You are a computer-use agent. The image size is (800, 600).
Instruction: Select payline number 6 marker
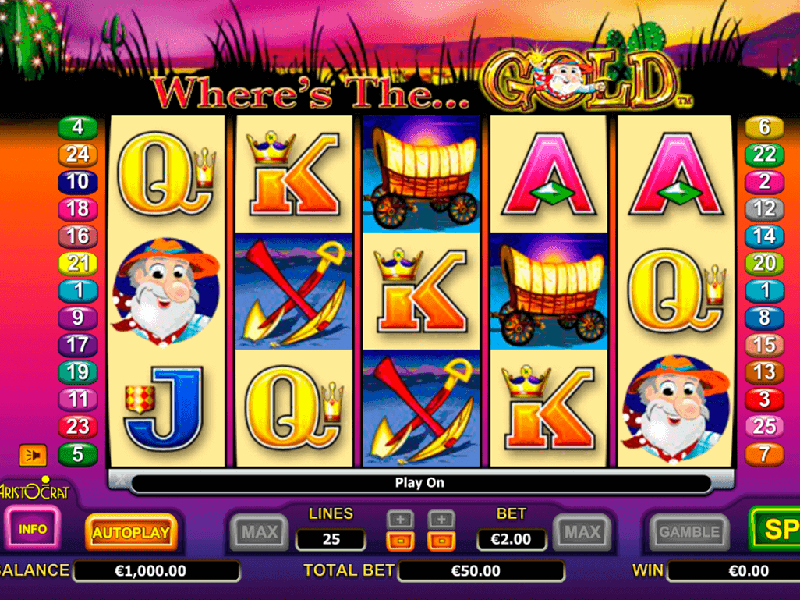[765, 127]
